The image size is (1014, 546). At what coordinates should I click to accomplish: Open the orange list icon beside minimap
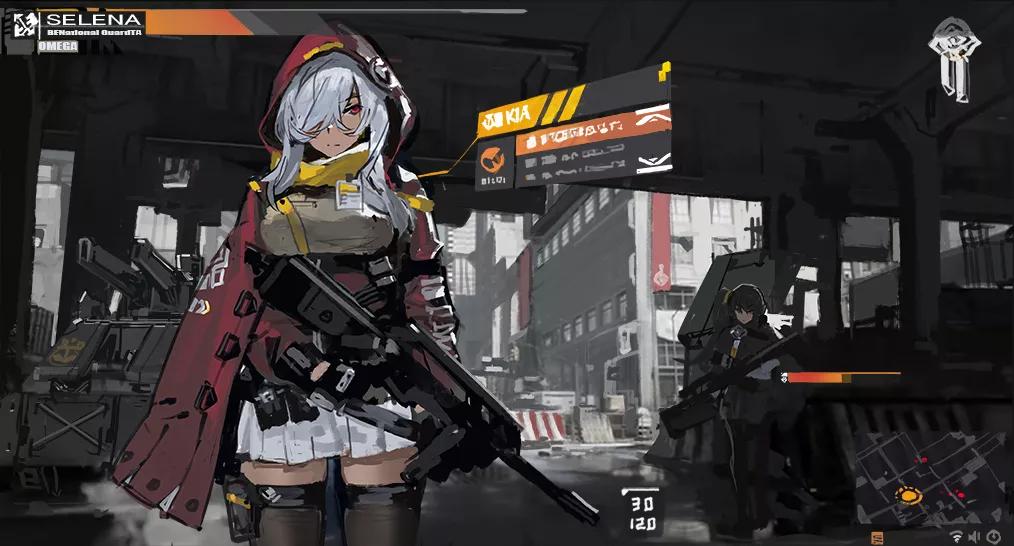pos(877,537)
